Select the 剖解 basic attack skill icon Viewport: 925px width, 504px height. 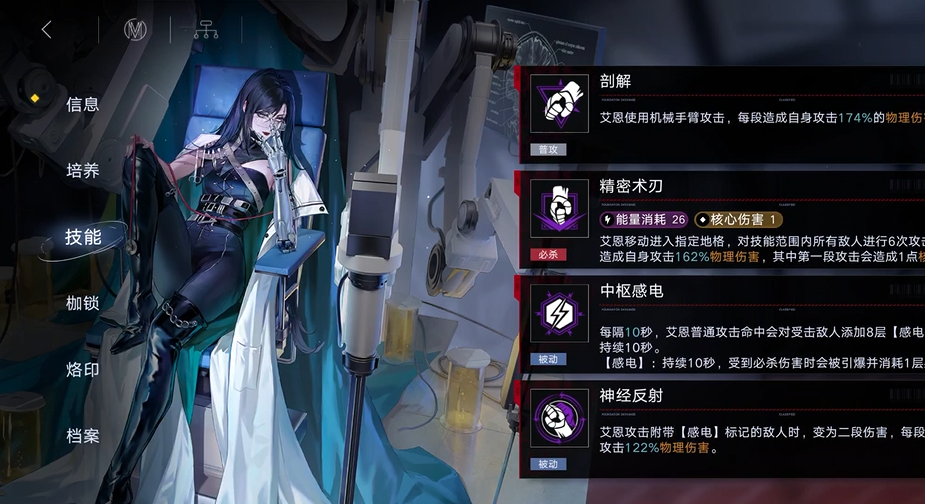point(557,103)
